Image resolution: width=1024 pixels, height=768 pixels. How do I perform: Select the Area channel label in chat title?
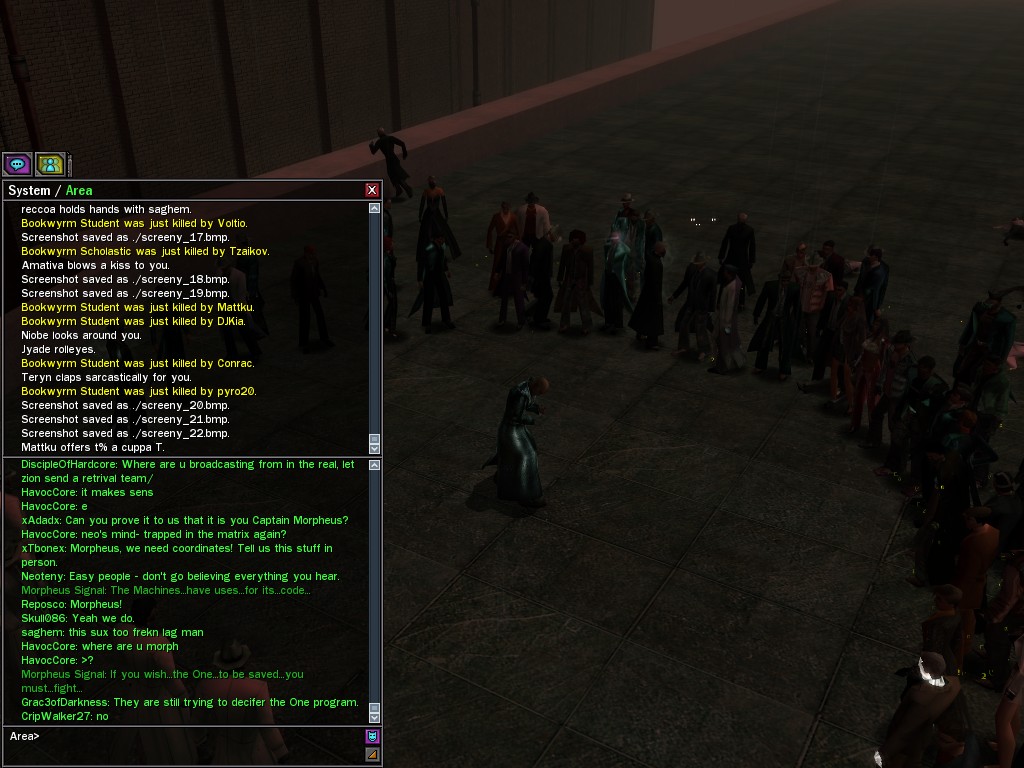tap(79, 190)
